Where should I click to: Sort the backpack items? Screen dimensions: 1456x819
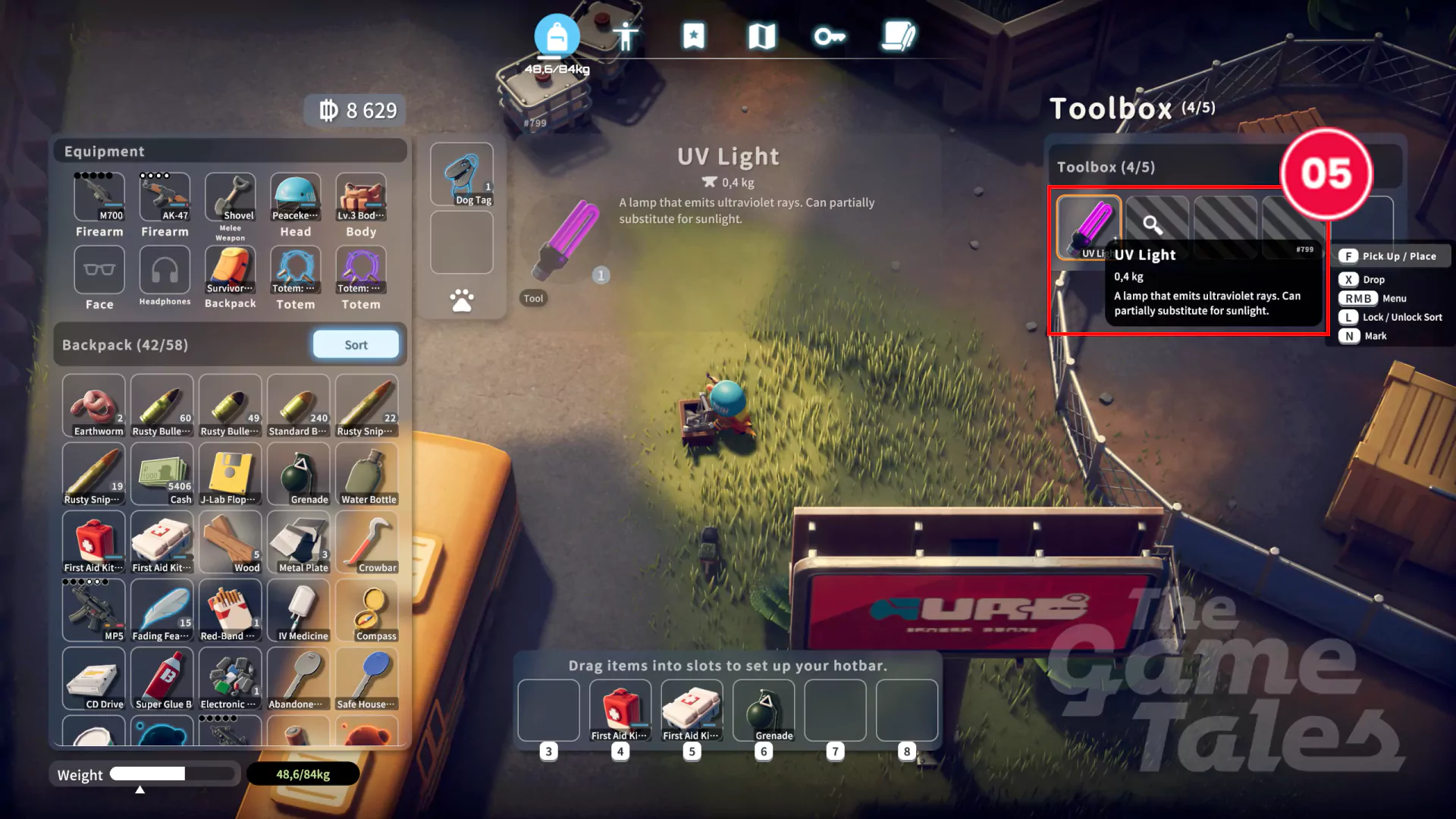(356, 344)
